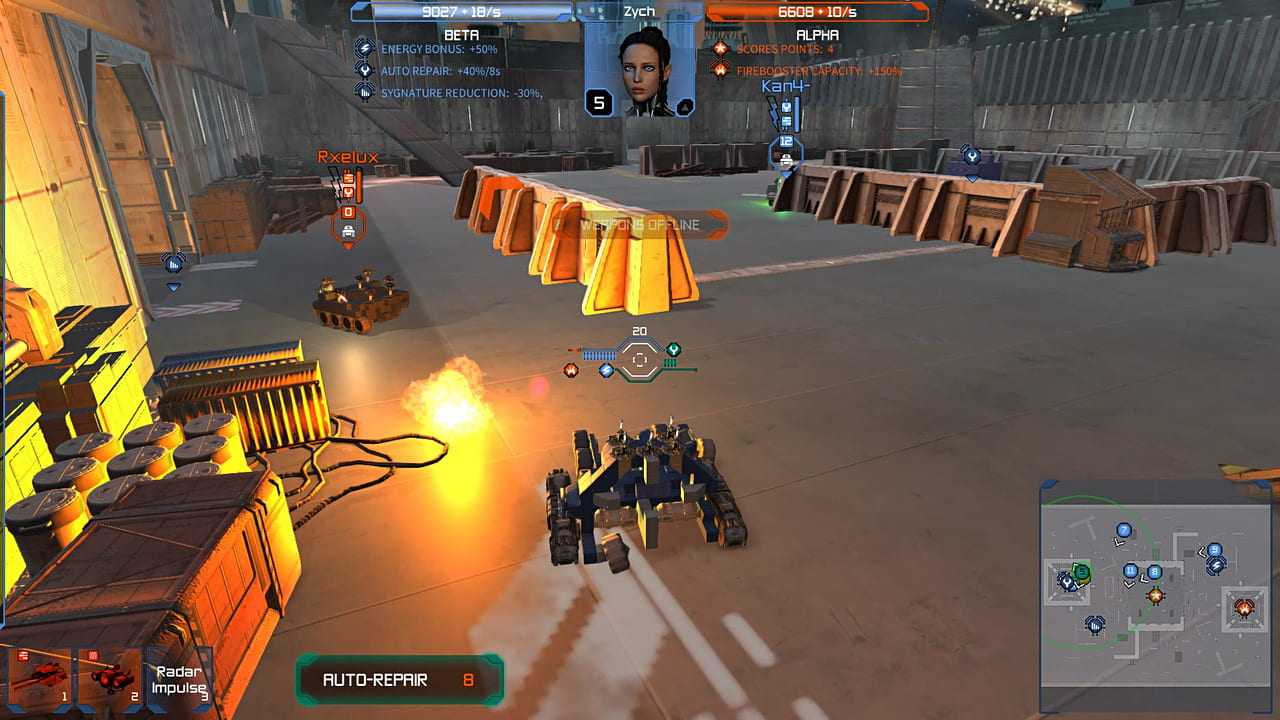The image size is (1280, 720).
Task: Click the blue wrench base marker on minimap
Action: click(x=1068, y=581)
